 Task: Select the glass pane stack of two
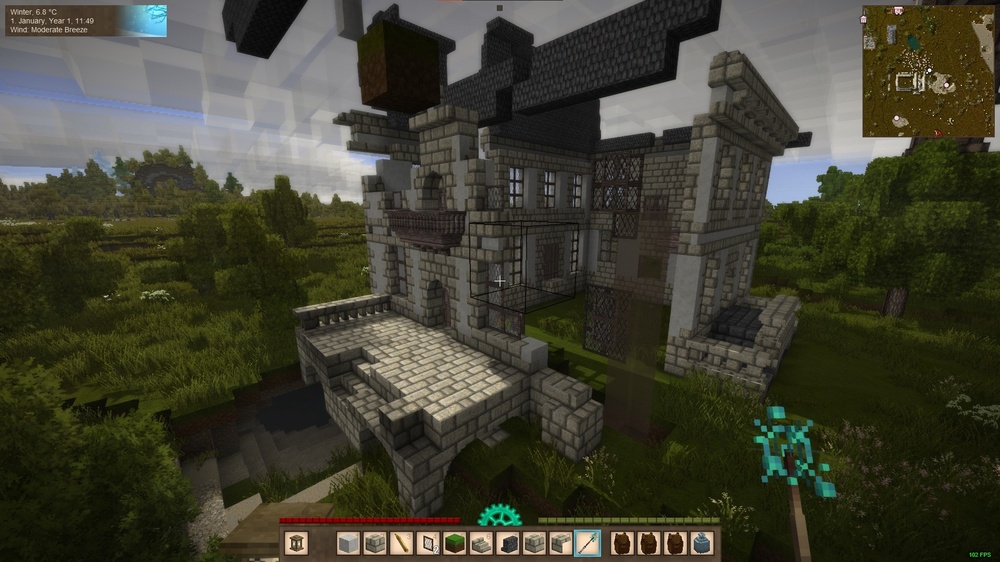point(428,543)
